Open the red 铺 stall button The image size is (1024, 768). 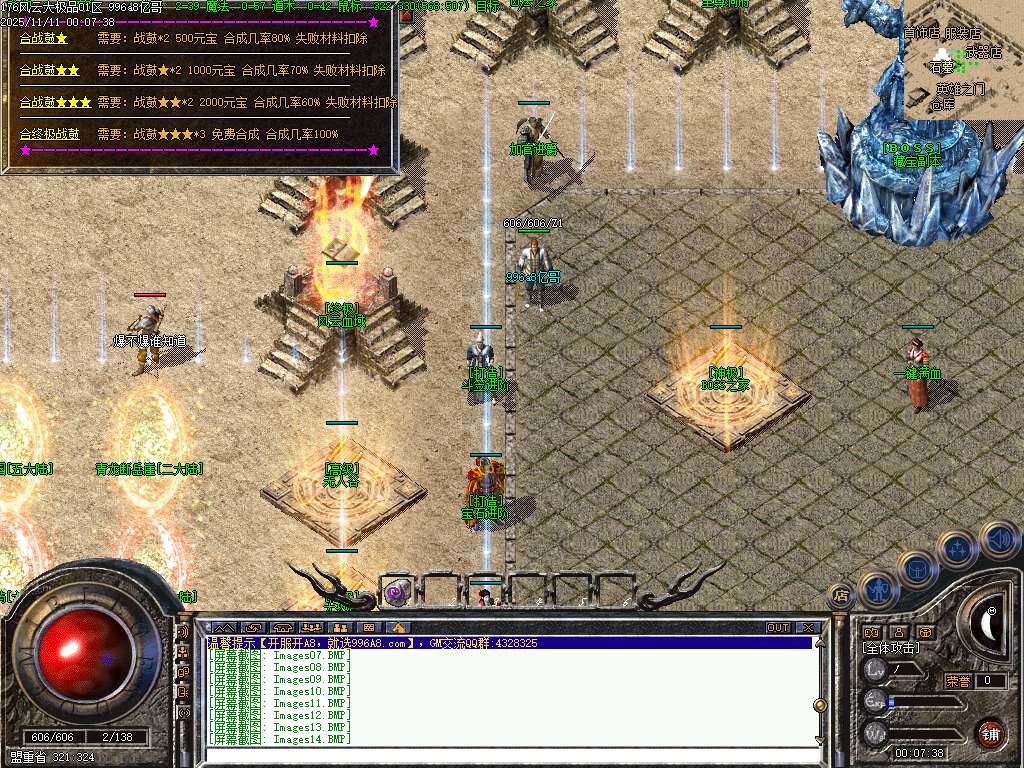pos(990,732)
